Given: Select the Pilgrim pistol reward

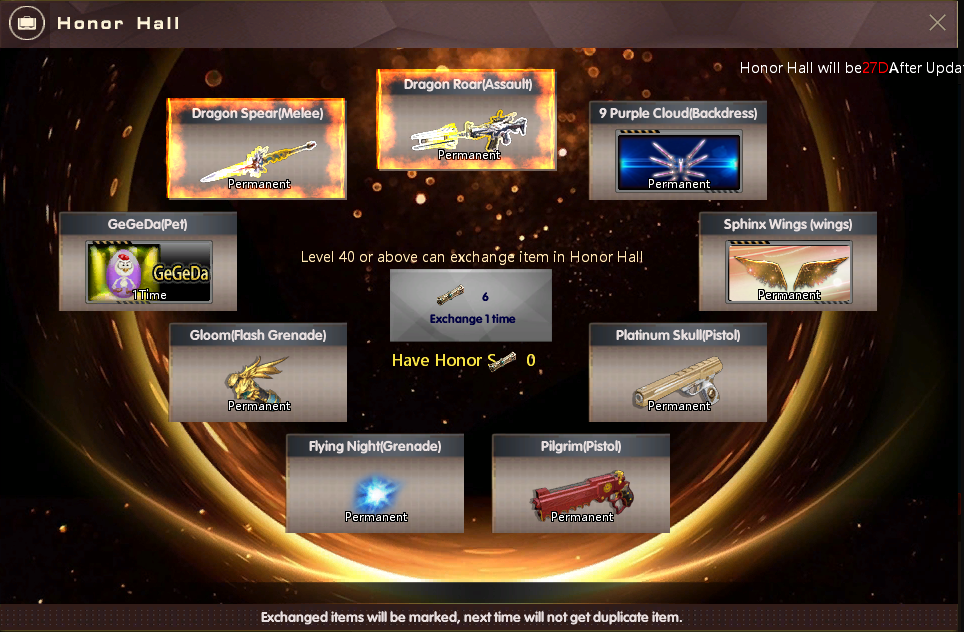Looking at the screenshot, I should 581,483.
